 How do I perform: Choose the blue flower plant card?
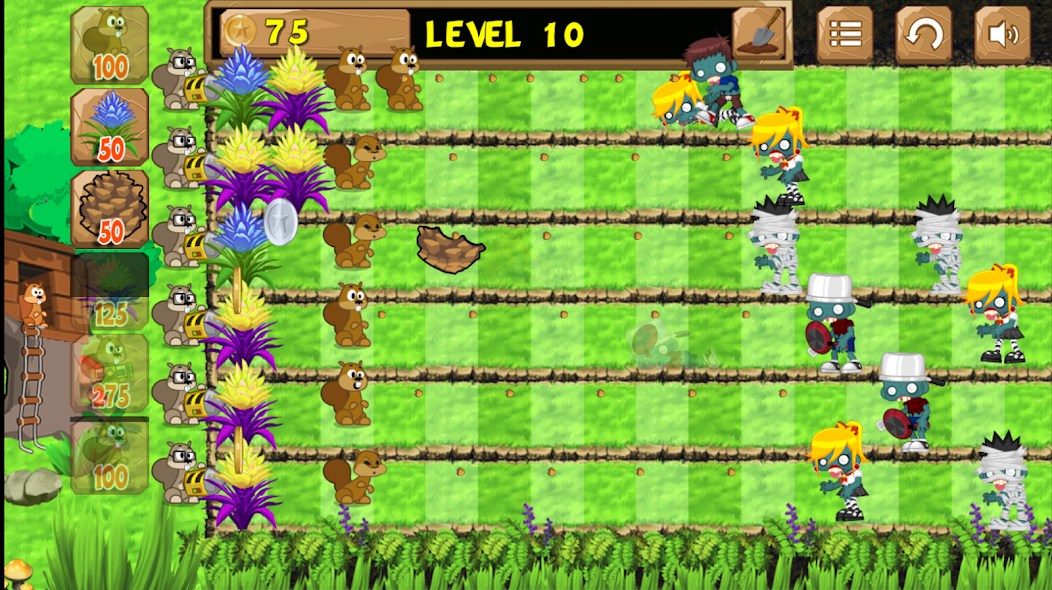click(110, 127)
